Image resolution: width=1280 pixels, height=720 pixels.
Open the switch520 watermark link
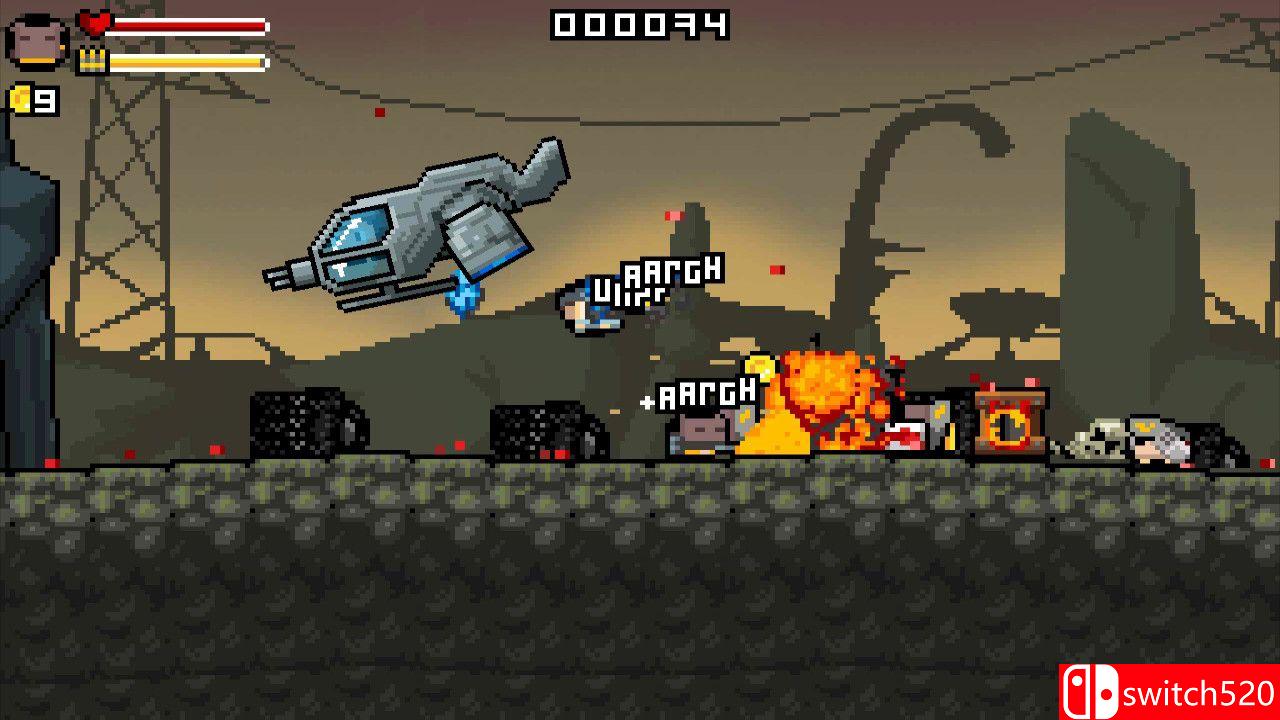pyautogui.click(x=1195, y=691)
